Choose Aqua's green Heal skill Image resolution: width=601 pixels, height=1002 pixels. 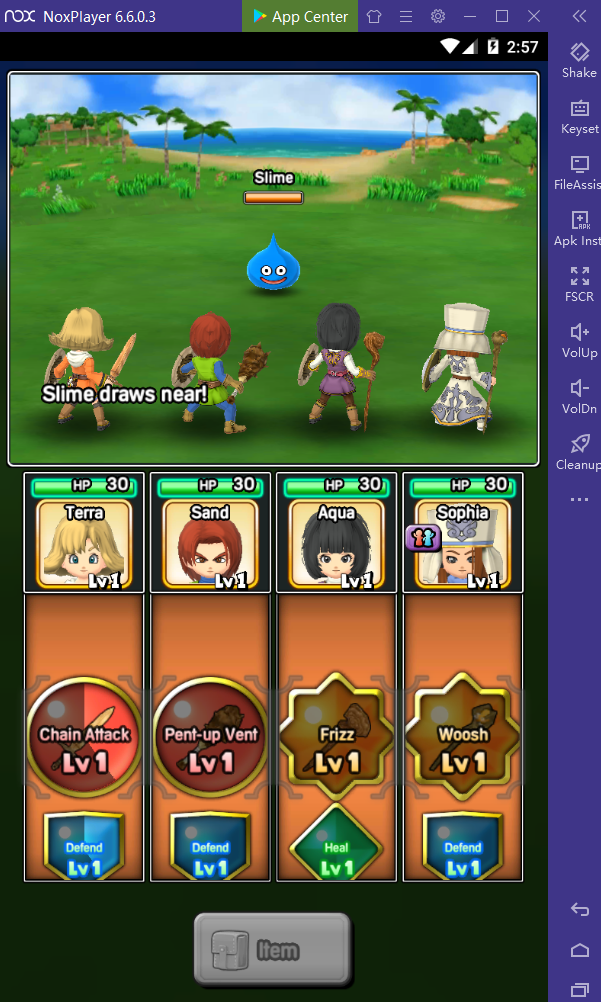pyautogui.click(x=337, y=846)
